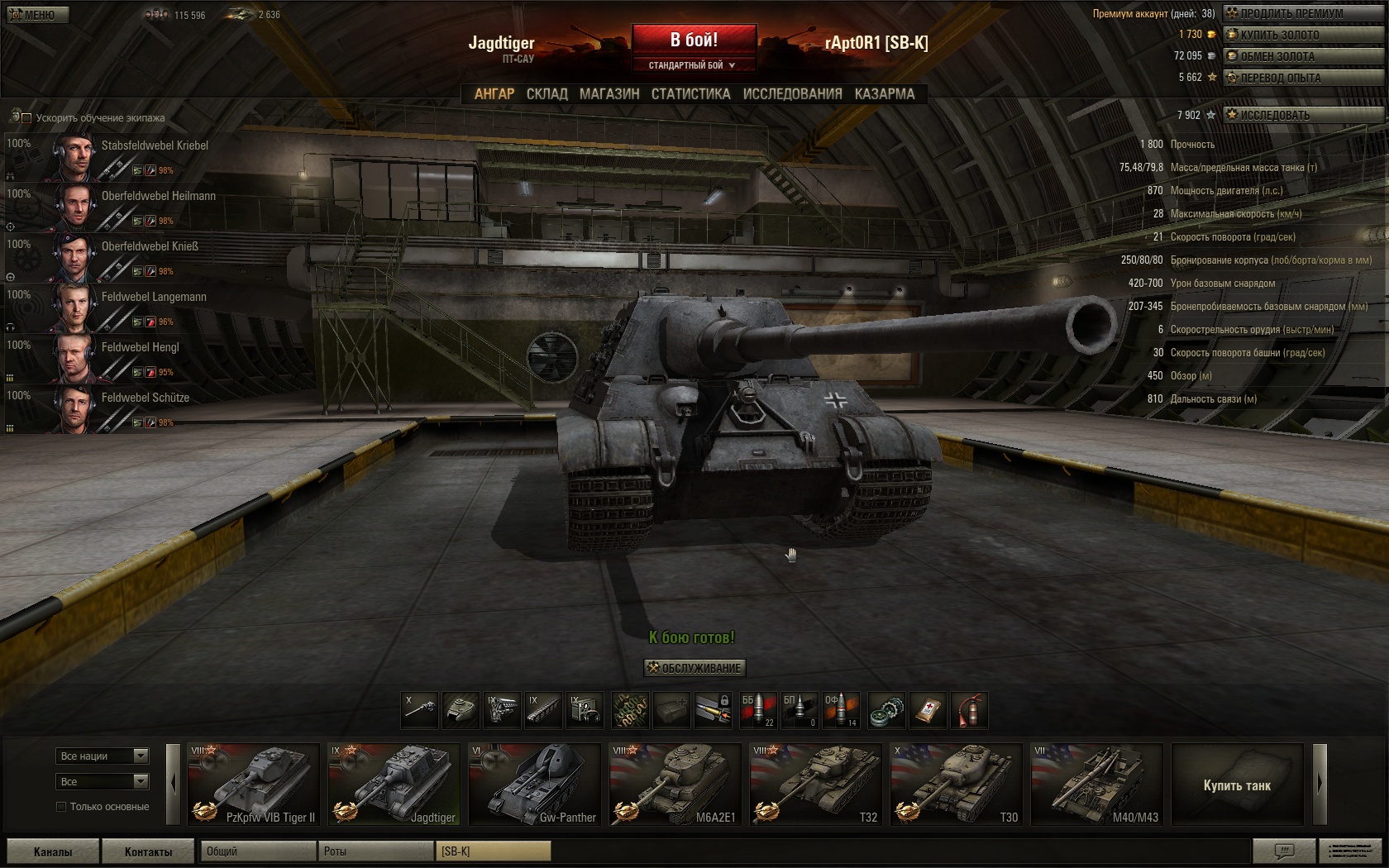
Task: Open the Все нации nation dropdown
Action: [x=103, y=756]
